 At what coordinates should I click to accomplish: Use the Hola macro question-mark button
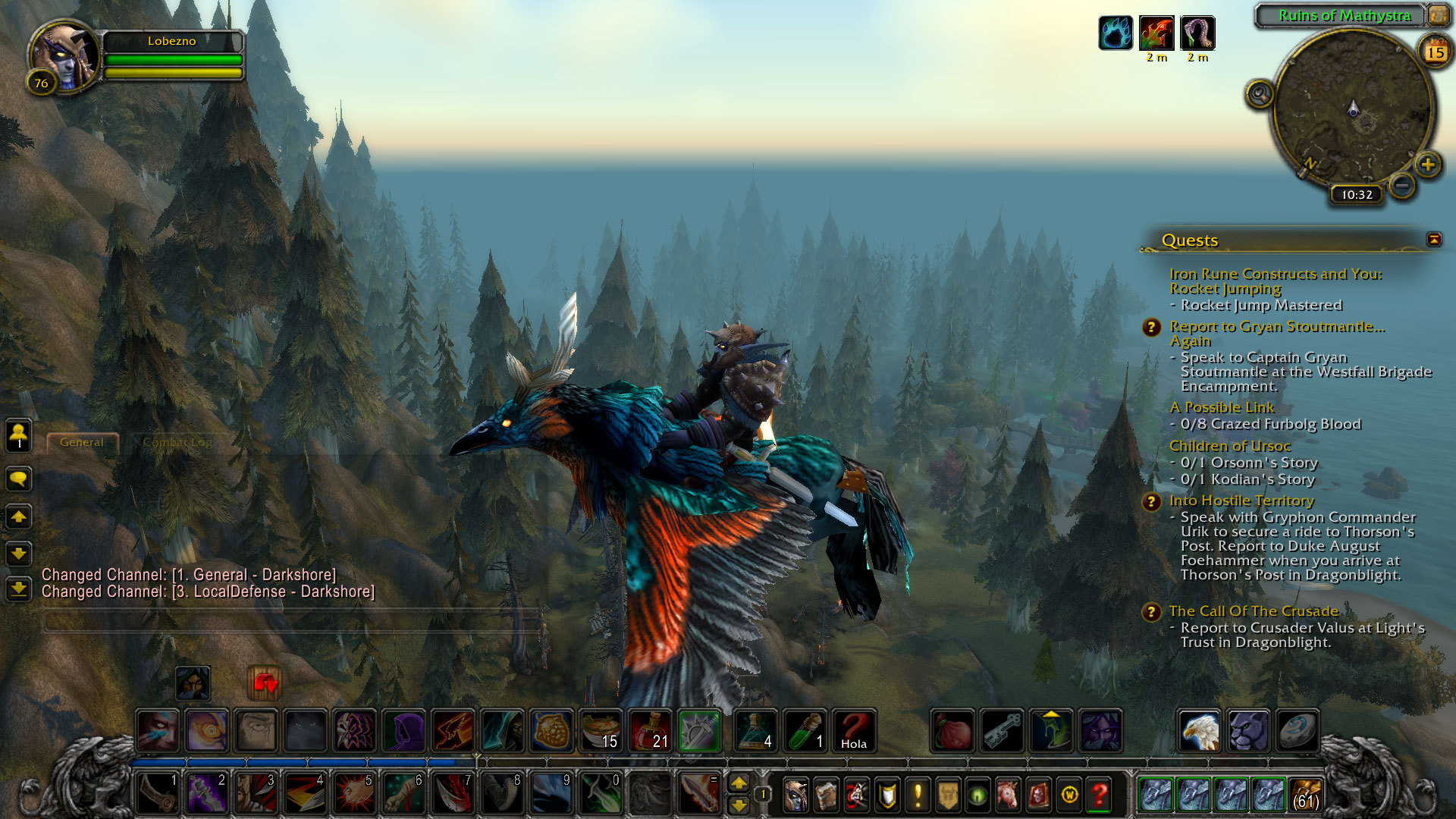coord(854,730)
